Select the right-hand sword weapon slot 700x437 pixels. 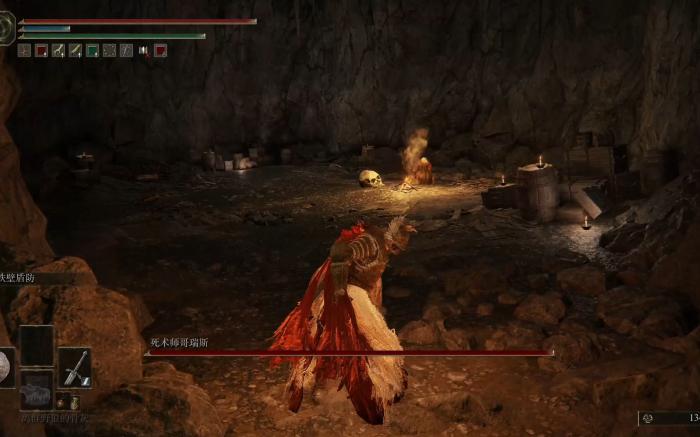(x=74, y=367)
